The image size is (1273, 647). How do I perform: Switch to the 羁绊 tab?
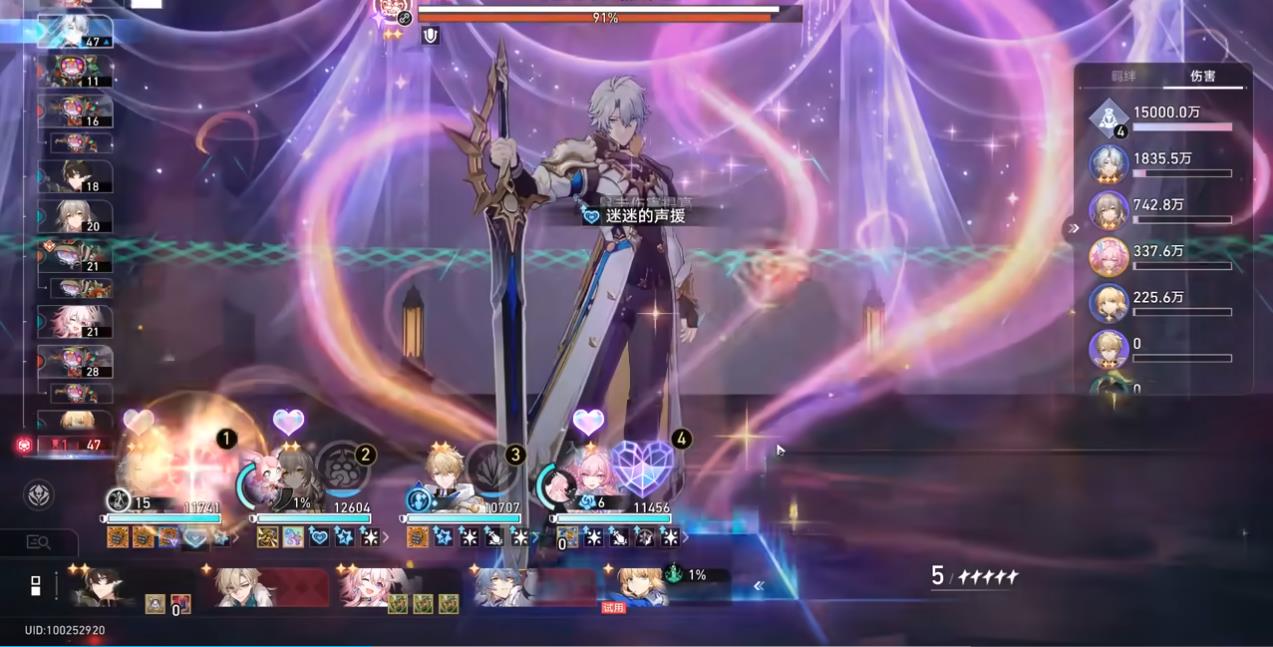pyautogui.click(x=1123, y=77)
